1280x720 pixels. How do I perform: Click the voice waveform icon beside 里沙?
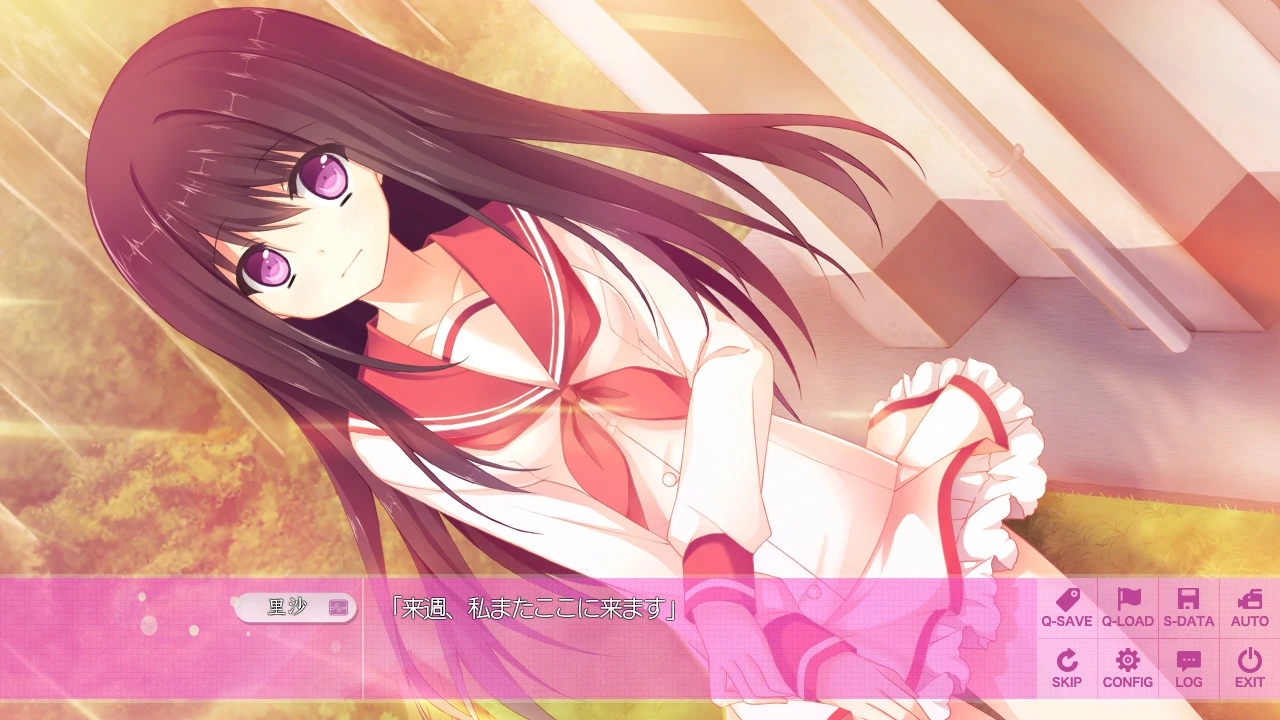(337, 609)
